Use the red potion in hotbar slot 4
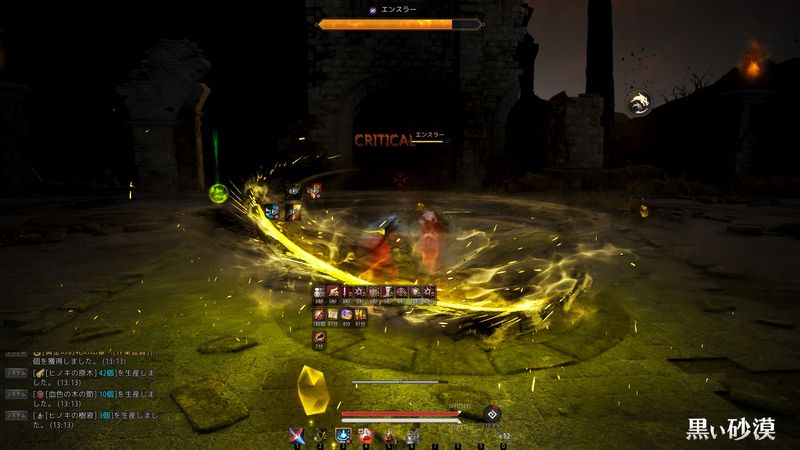 (366, 435)
